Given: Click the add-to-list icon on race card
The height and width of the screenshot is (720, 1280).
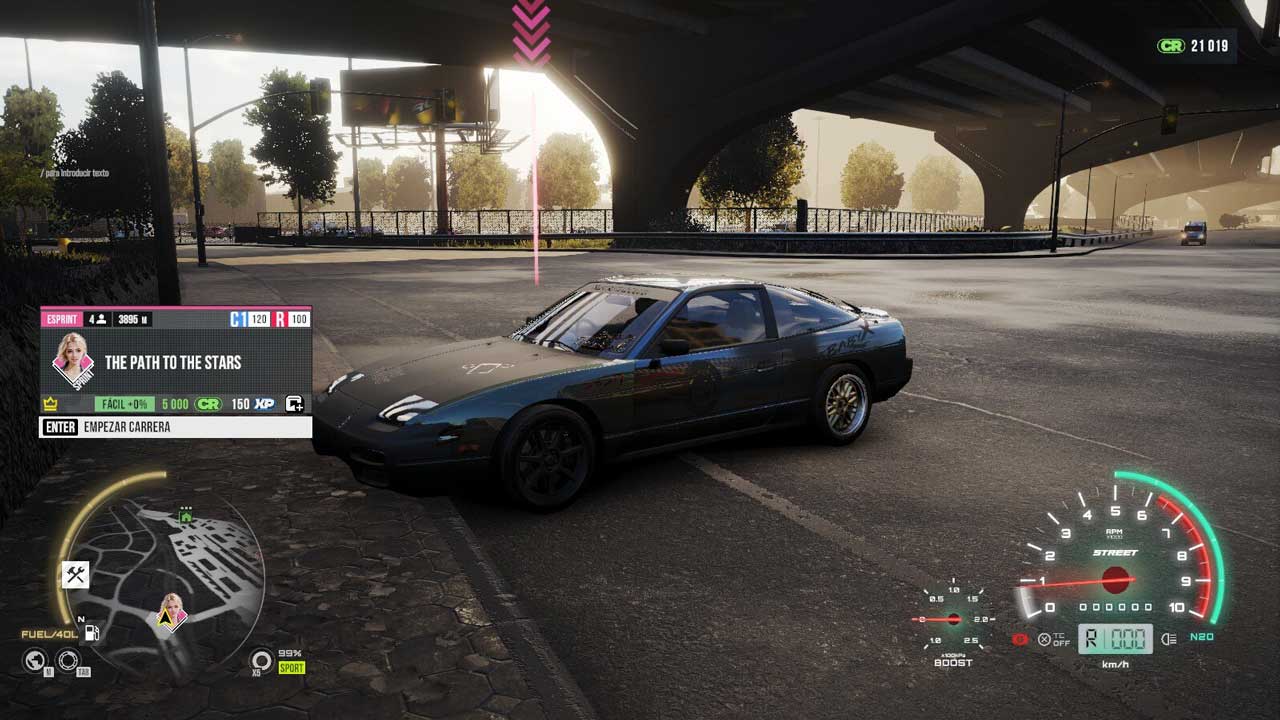Looking at the screenshot, I should [x=294, y=404].
